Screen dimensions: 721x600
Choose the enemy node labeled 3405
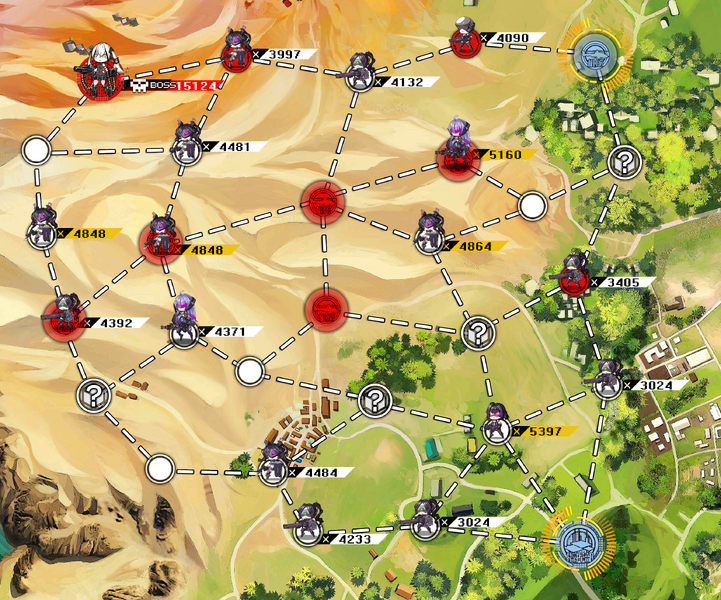coord(573,279)
